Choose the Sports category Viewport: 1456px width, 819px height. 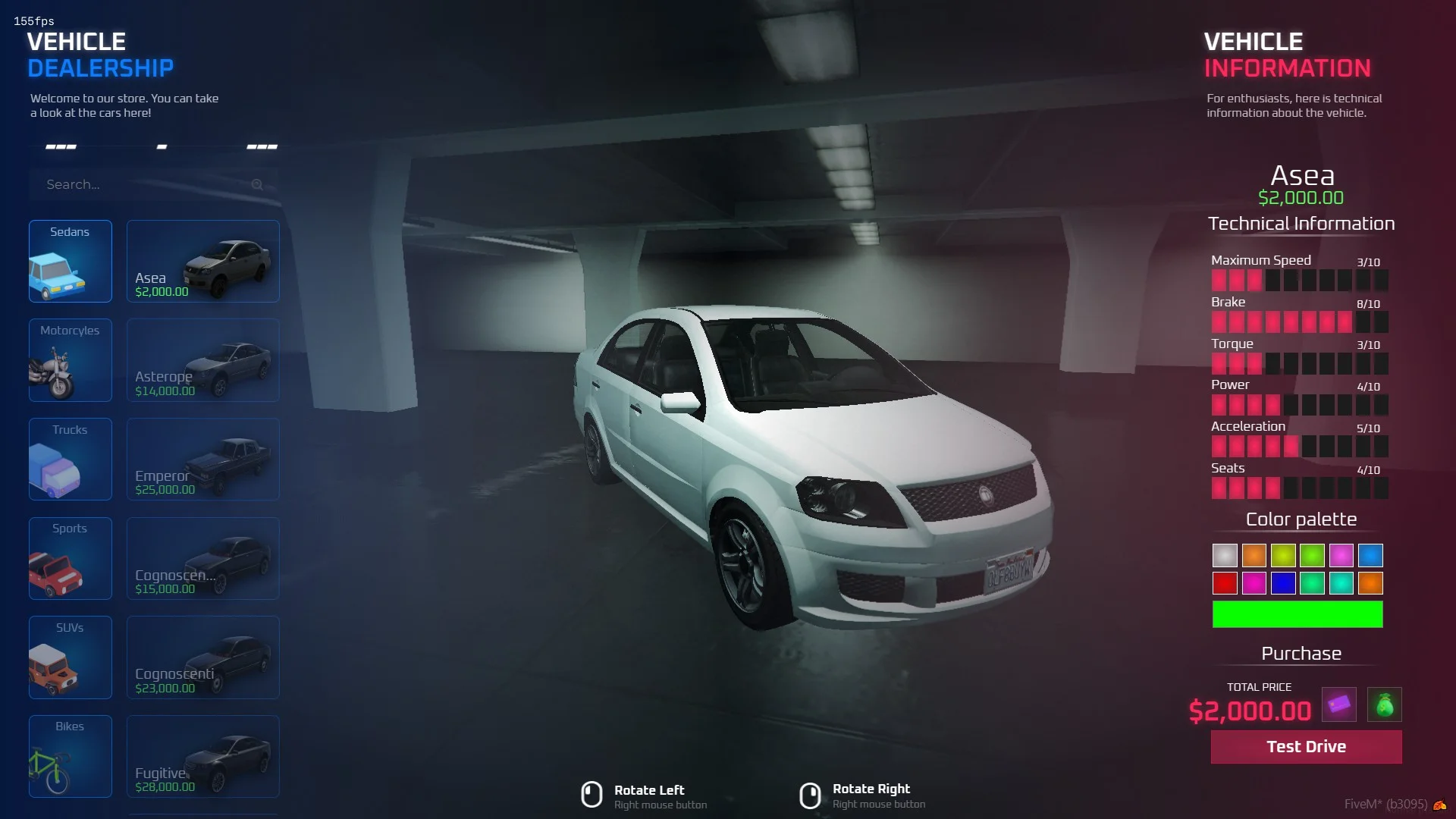pos(71,558)
